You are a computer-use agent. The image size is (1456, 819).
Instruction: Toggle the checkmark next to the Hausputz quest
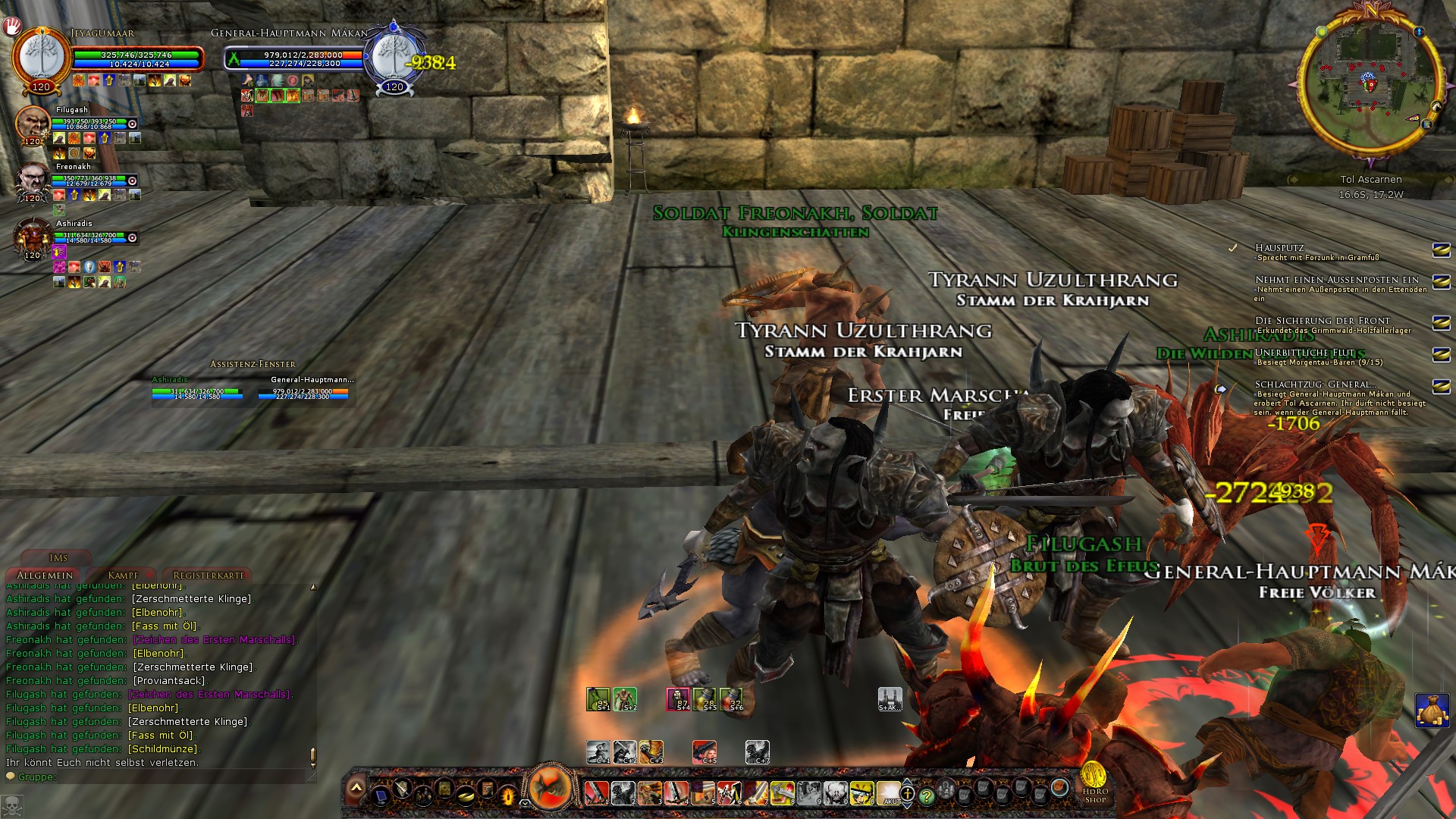click(1233, 246)
